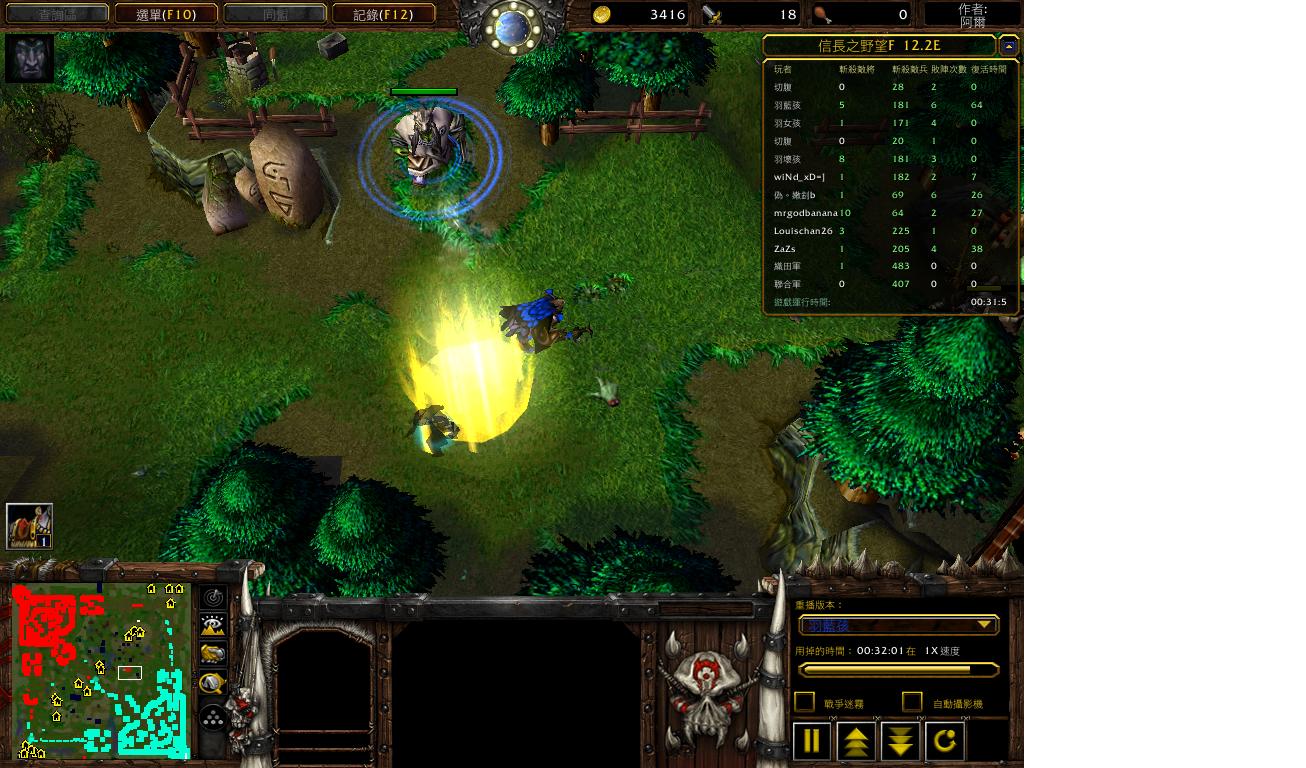The width and height of the screenshot is (1306, 768).
Task: Toggle the minimap creep camp display button
Action: pyautogui.click(x=213, y=683)
